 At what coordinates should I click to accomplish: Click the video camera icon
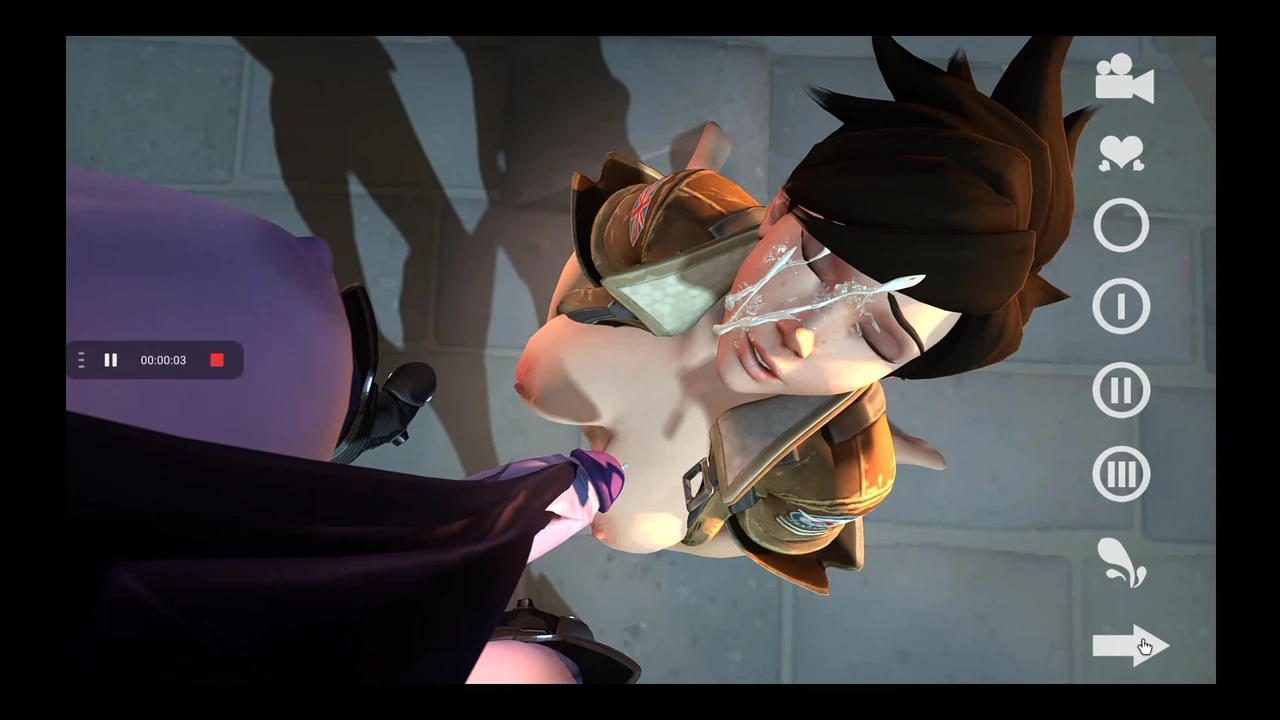pyautogui.click(x=1124, y=78)
